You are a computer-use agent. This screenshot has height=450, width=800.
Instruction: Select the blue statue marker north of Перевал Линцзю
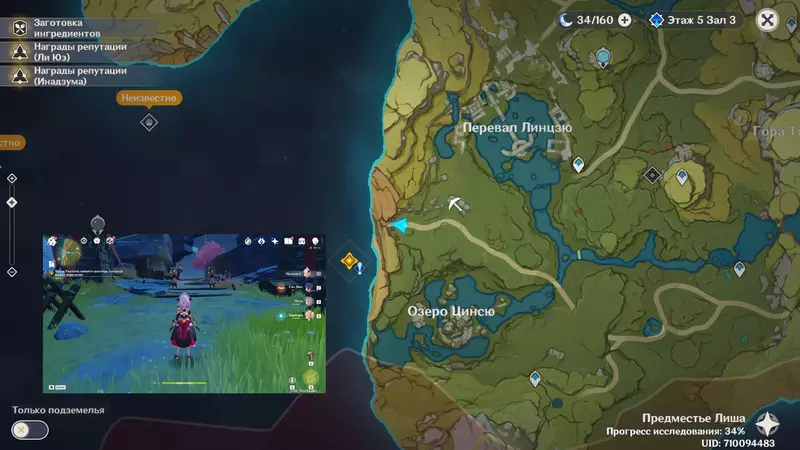click(x=603, y=58)
